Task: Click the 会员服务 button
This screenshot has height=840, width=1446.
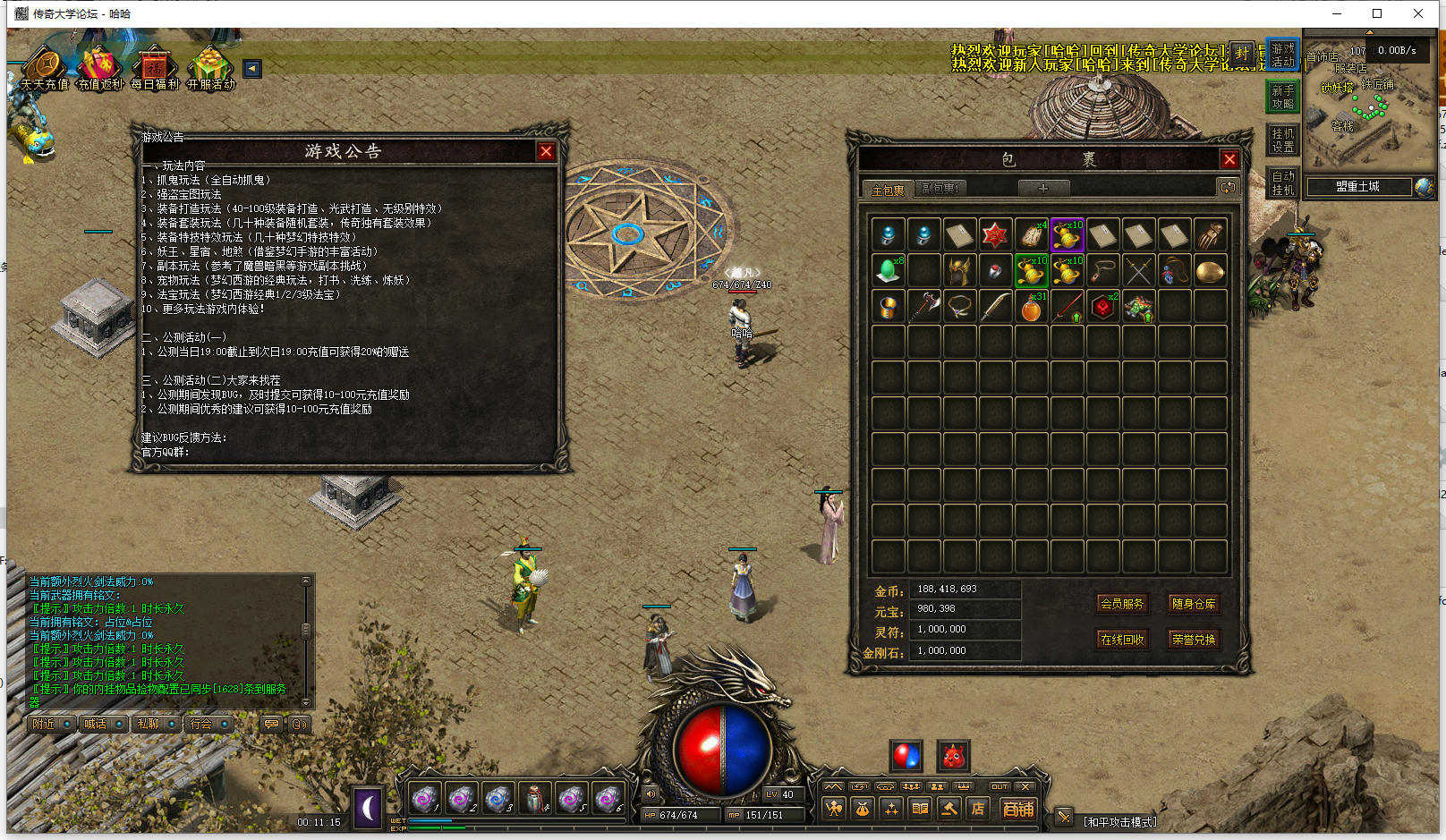Action: pyautogui.click(x=1122, y=604)
